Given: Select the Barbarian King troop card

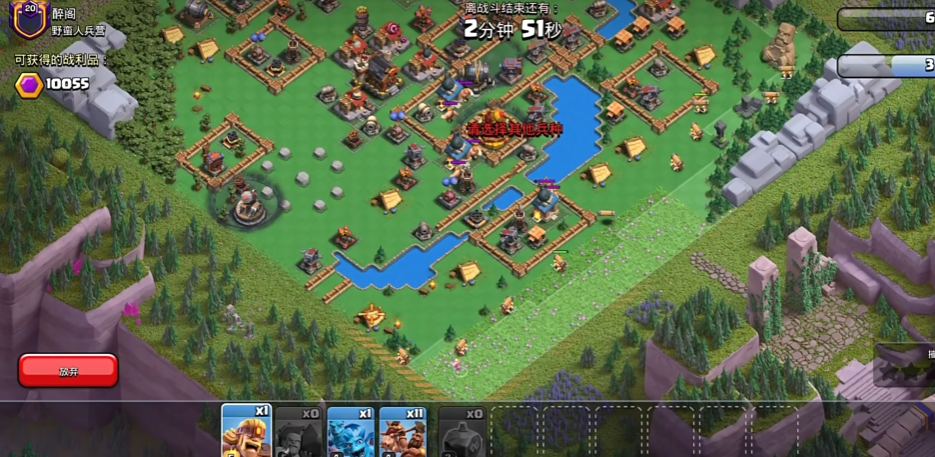Looking at the screenshot, I should pyautogui.click(x=246, y=431).
